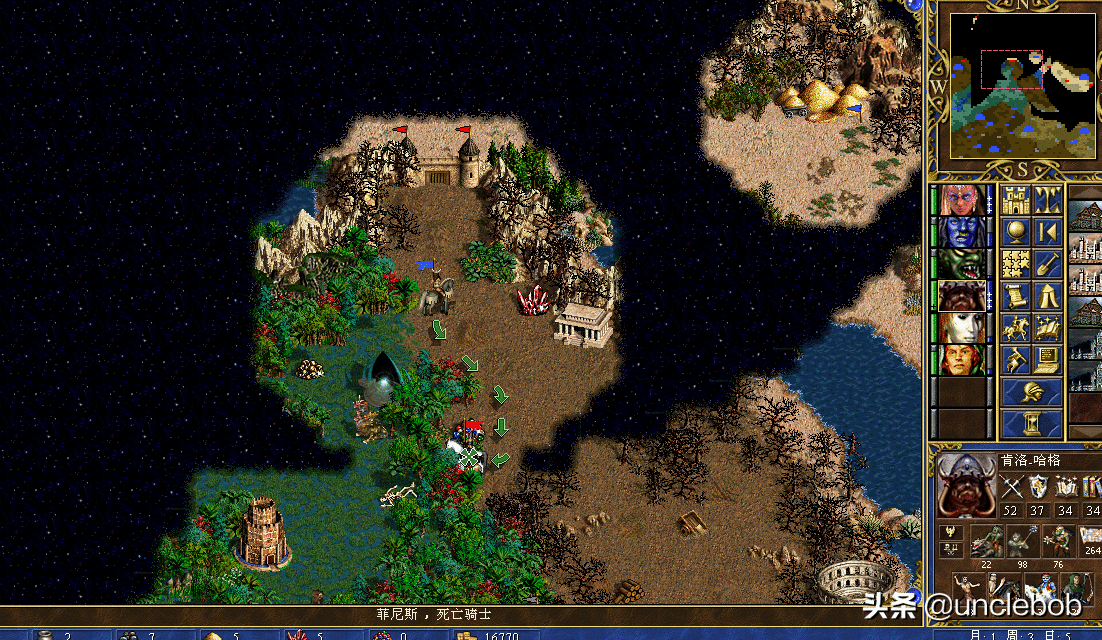1102x640 pixels.
Task: Select next hero with helmet button
Action: (x=1032, y=391)
